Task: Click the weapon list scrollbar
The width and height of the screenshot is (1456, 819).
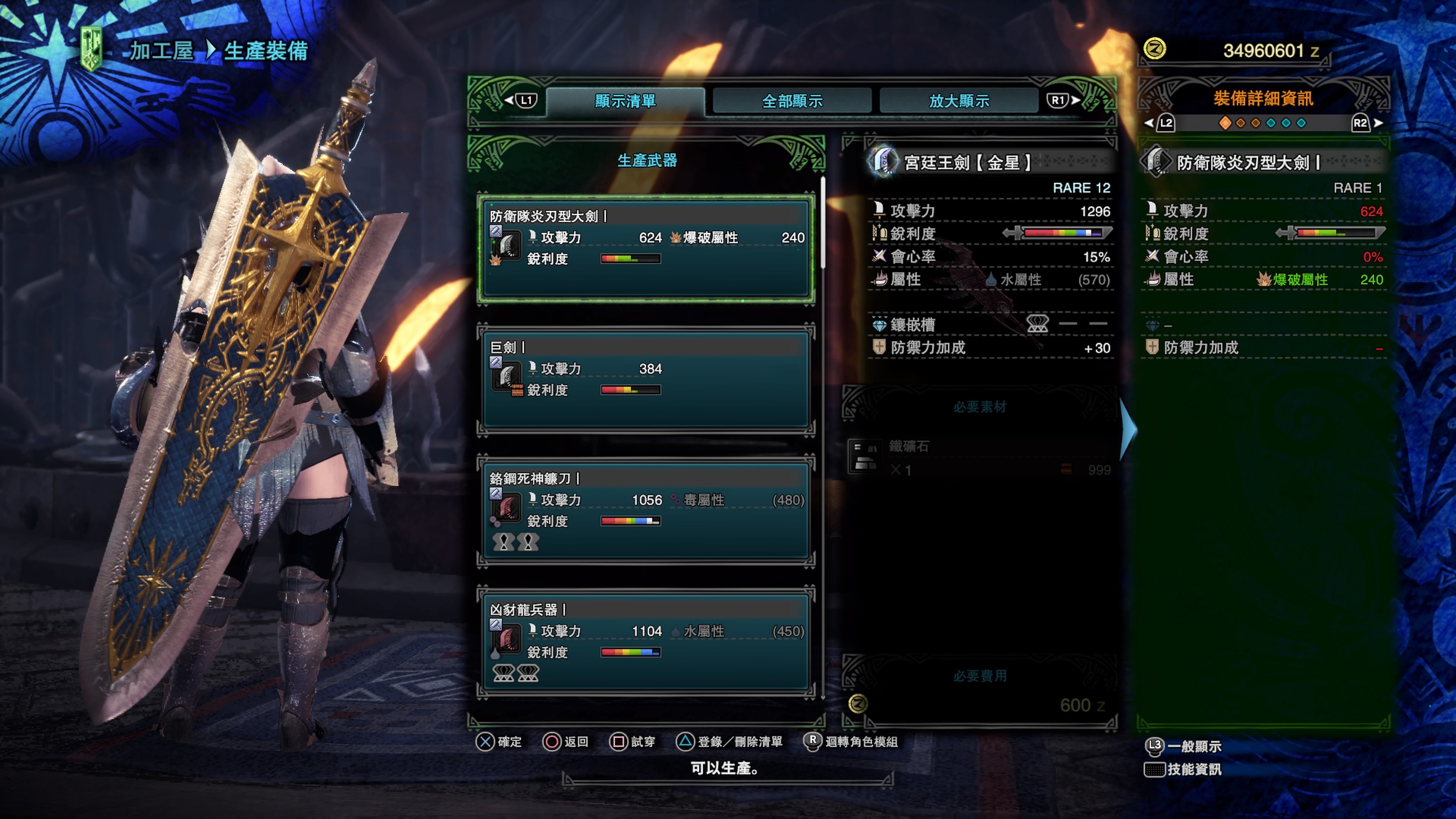Action: click(823, 223)
